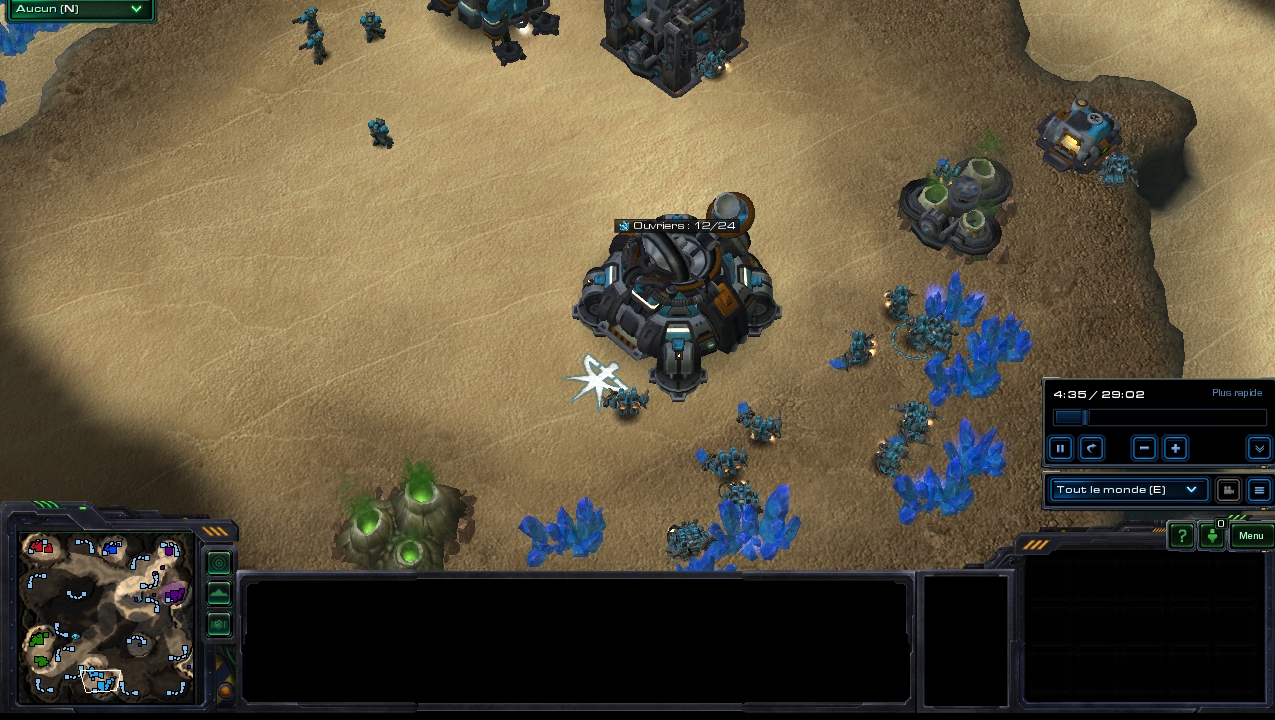Viewport: 1275px width, 720px height.
Task: Click the green achievements pawn button
Action: click(x=1212, y=536)
